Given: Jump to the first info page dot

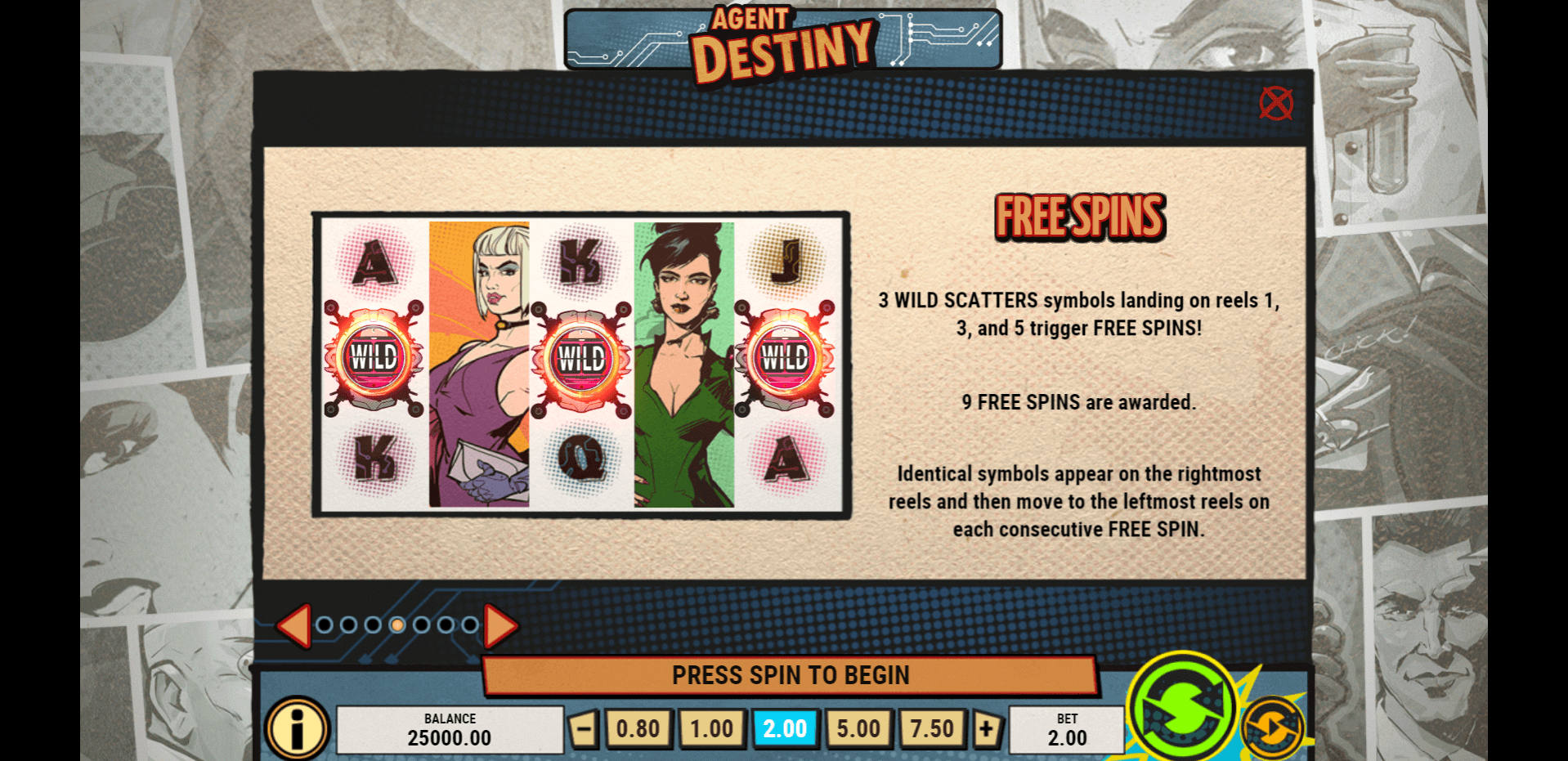Looking at the screenshot, I should pos(325,625).
